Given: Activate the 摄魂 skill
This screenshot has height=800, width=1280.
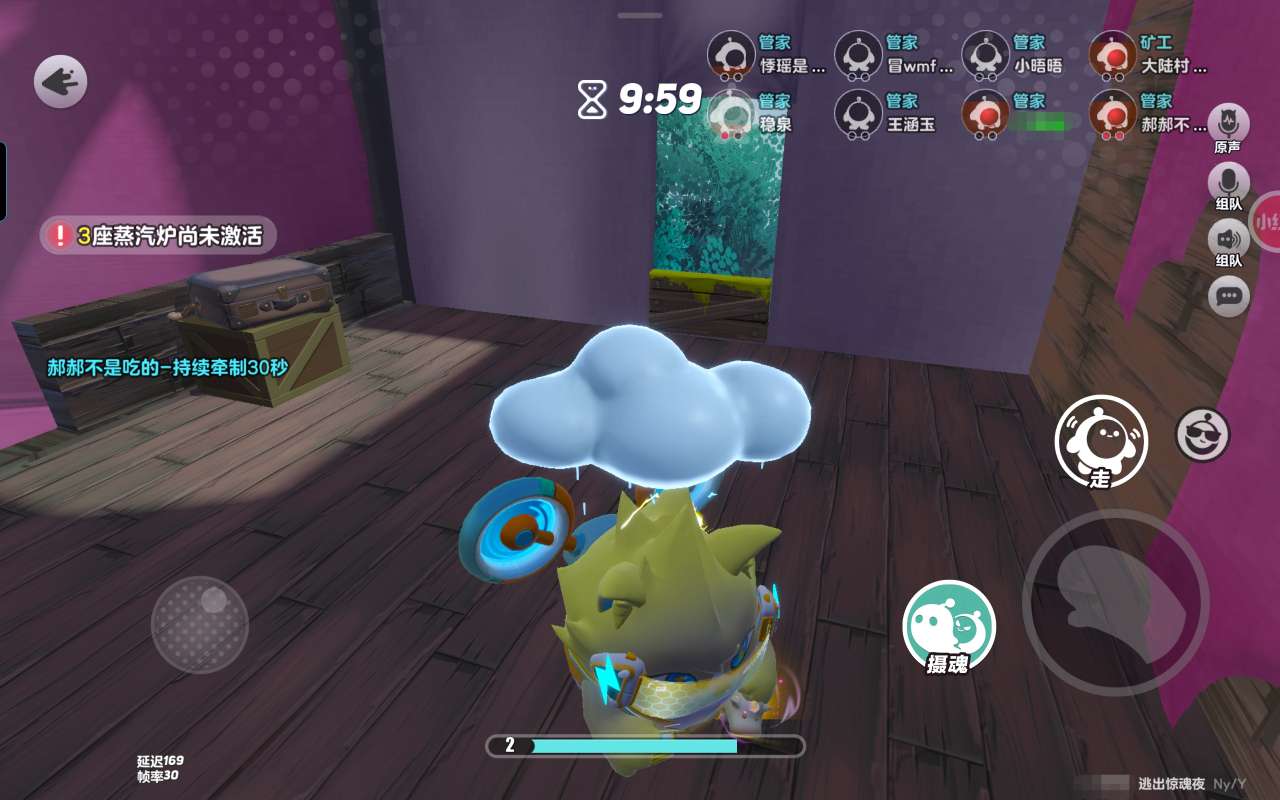Looking at the screenshot, I should point(949,627).
